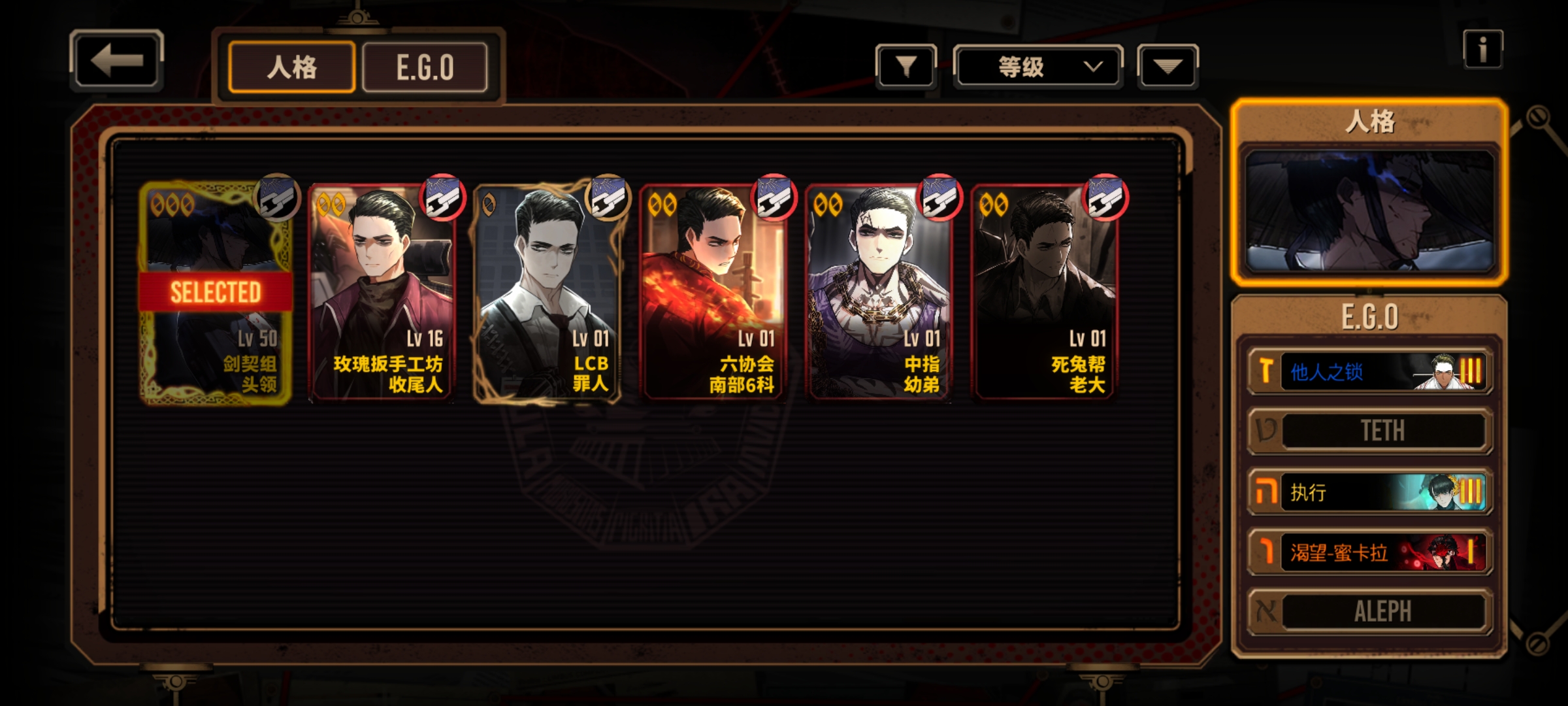Open the empty TETH E.G.O slot
The height and width of the screenshot is (706, 1568).
tap(1370, 431)
